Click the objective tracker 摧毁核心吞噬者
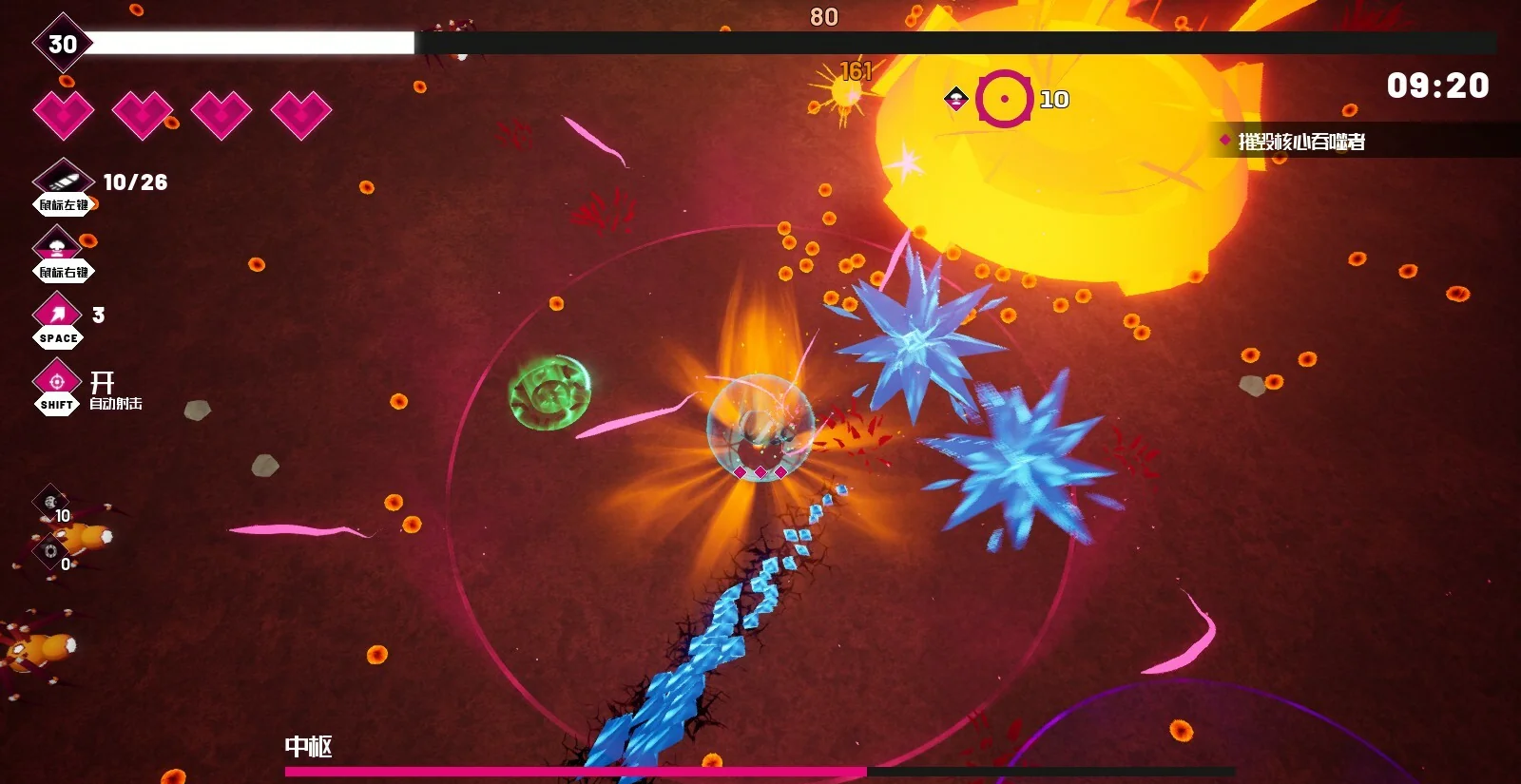1521x784 pixels. [x=1300, y=142]
